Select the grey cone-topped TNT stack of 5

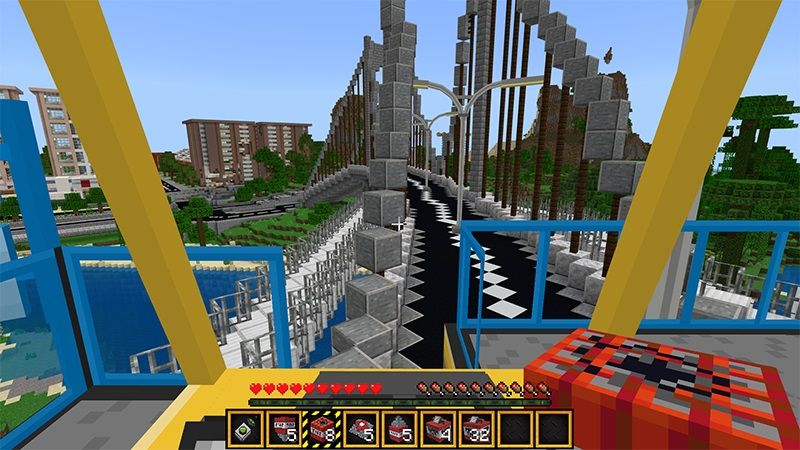point(399,428)
